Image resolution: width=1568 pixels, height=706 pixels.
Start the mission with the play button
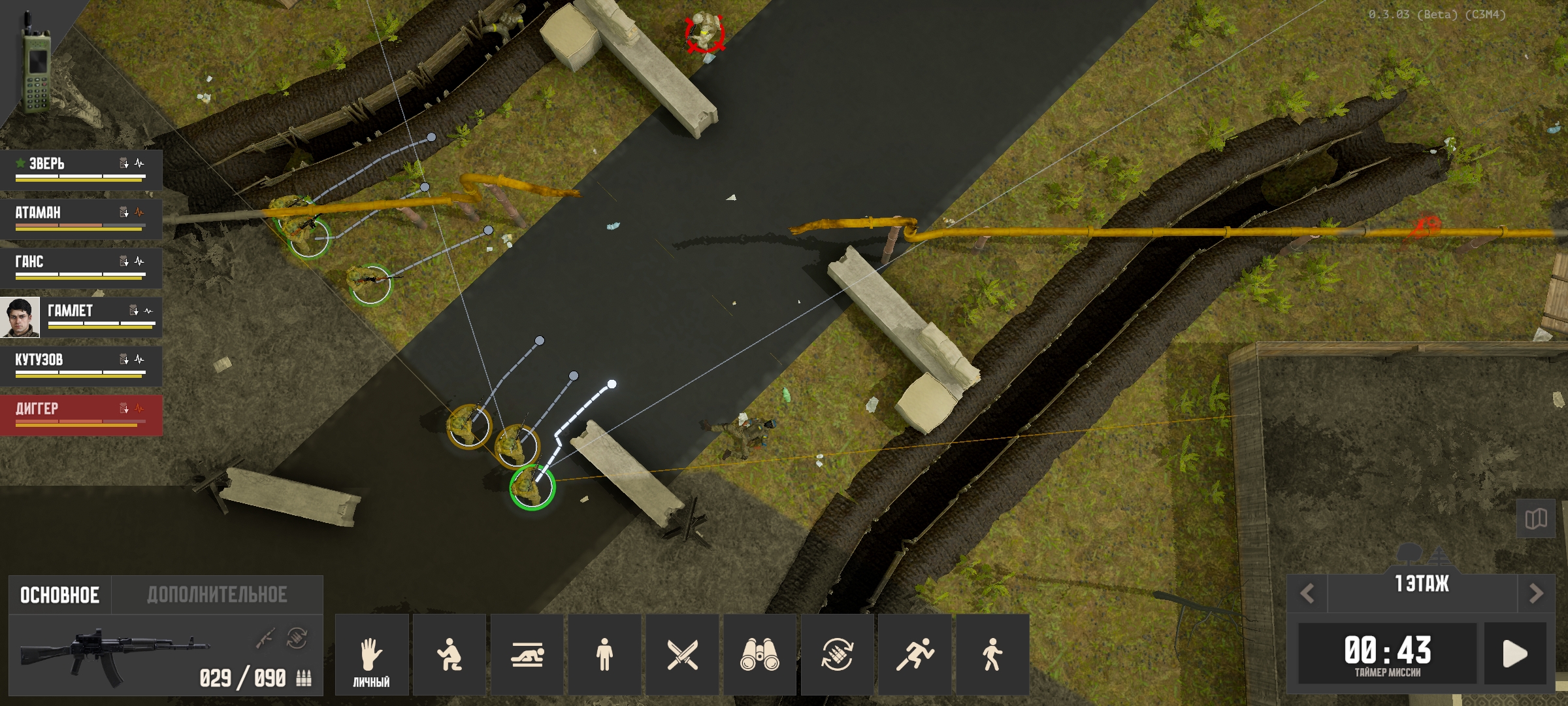(1514, 653)
